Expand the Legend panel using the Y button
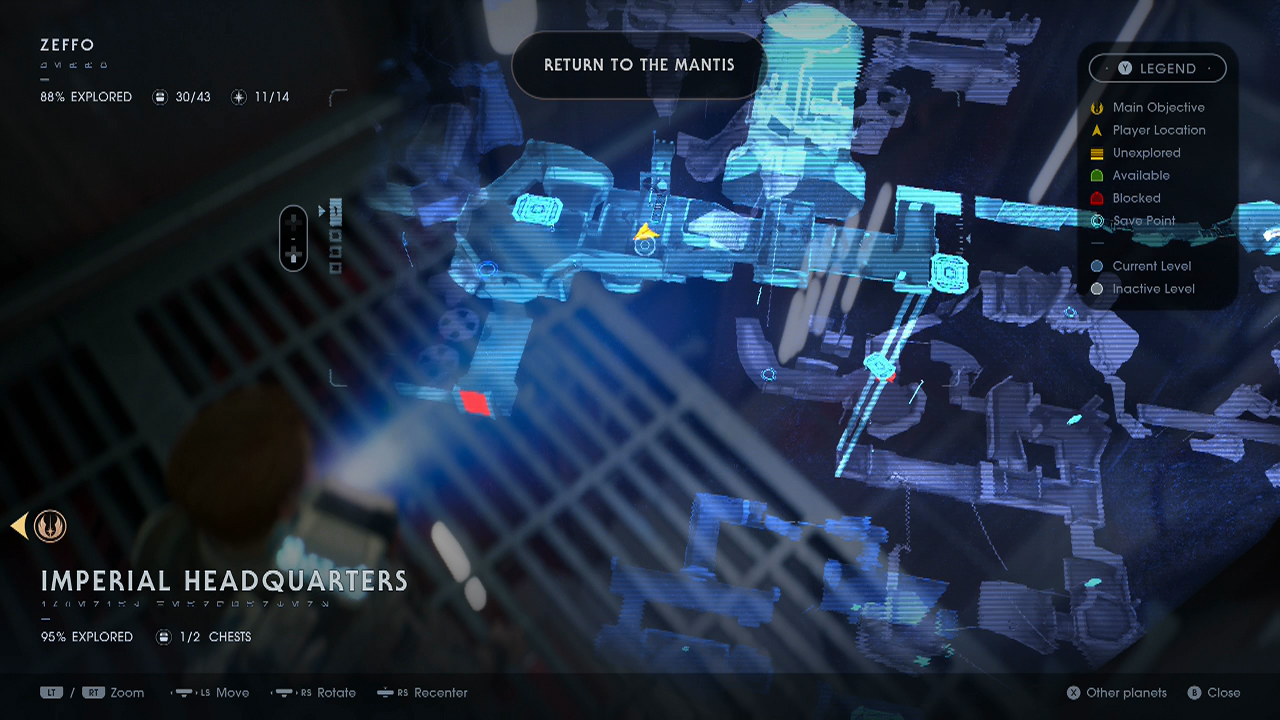The height and width of the screenshot is (720, 1280). pos(1127,68)
